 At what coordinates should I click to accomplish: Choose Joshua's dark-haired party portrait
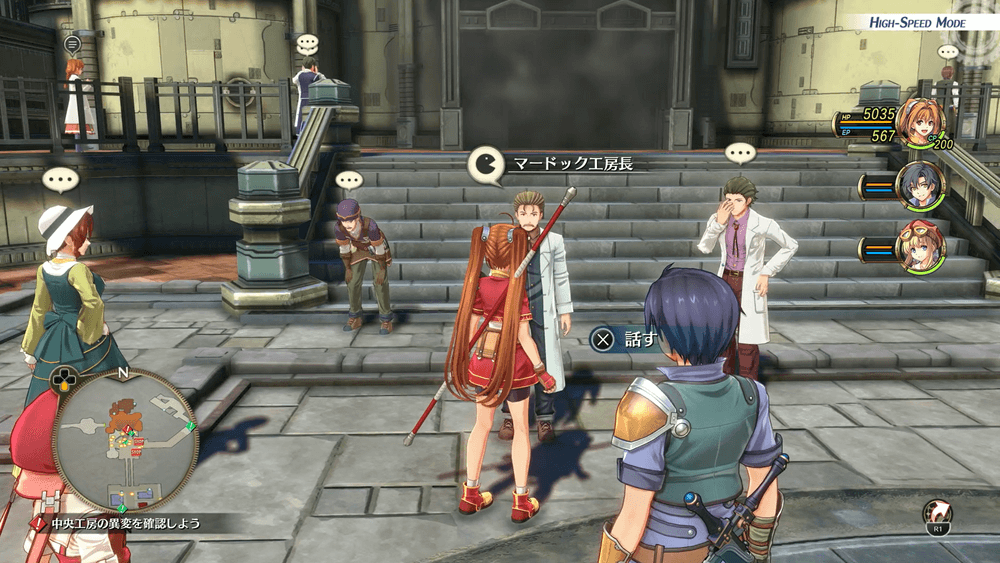(921, 185)
